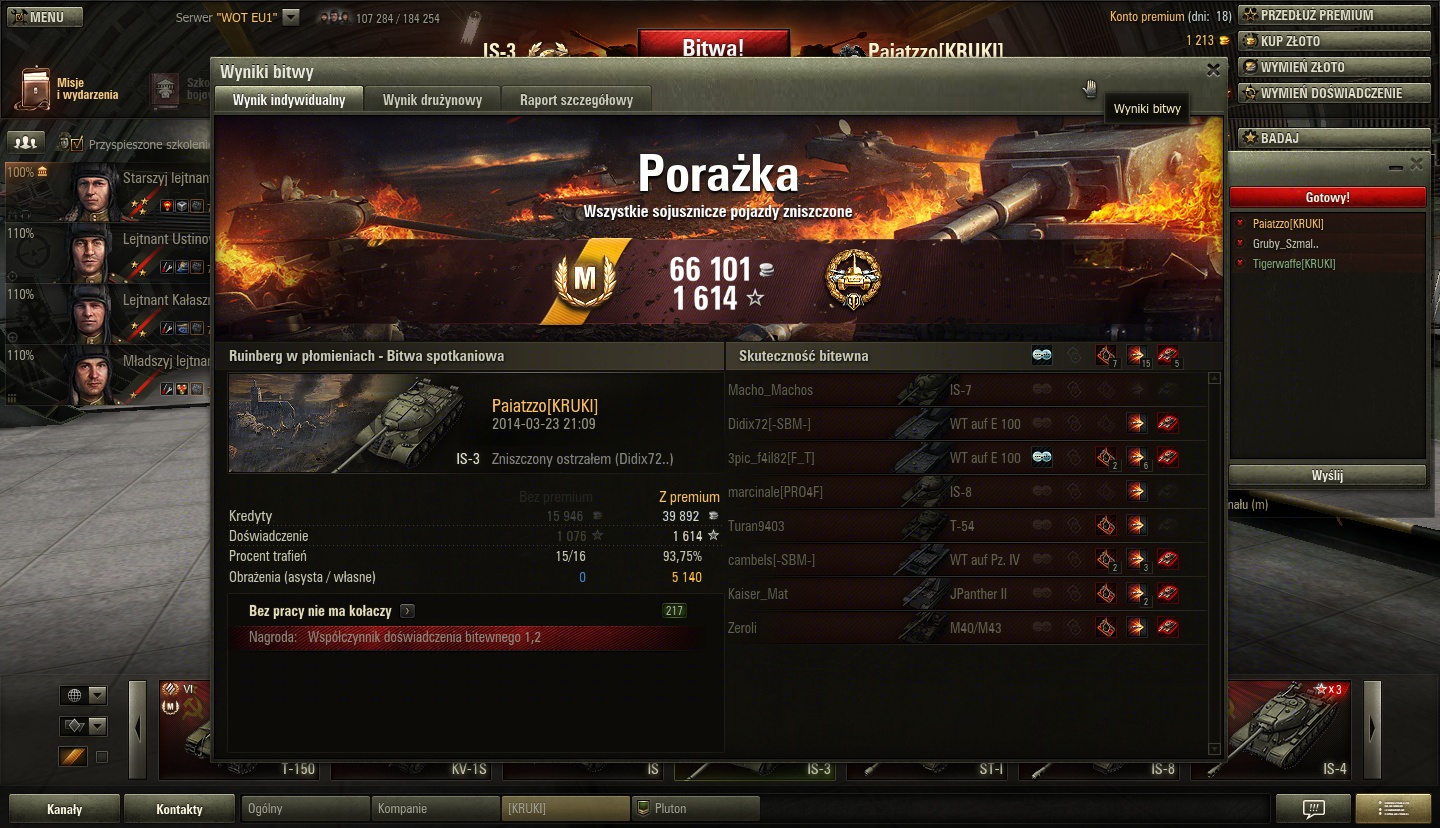Close the battle results window
Image resolution: width=1440 pixels, height=828 pixels.
click(x=1213, y=70)
